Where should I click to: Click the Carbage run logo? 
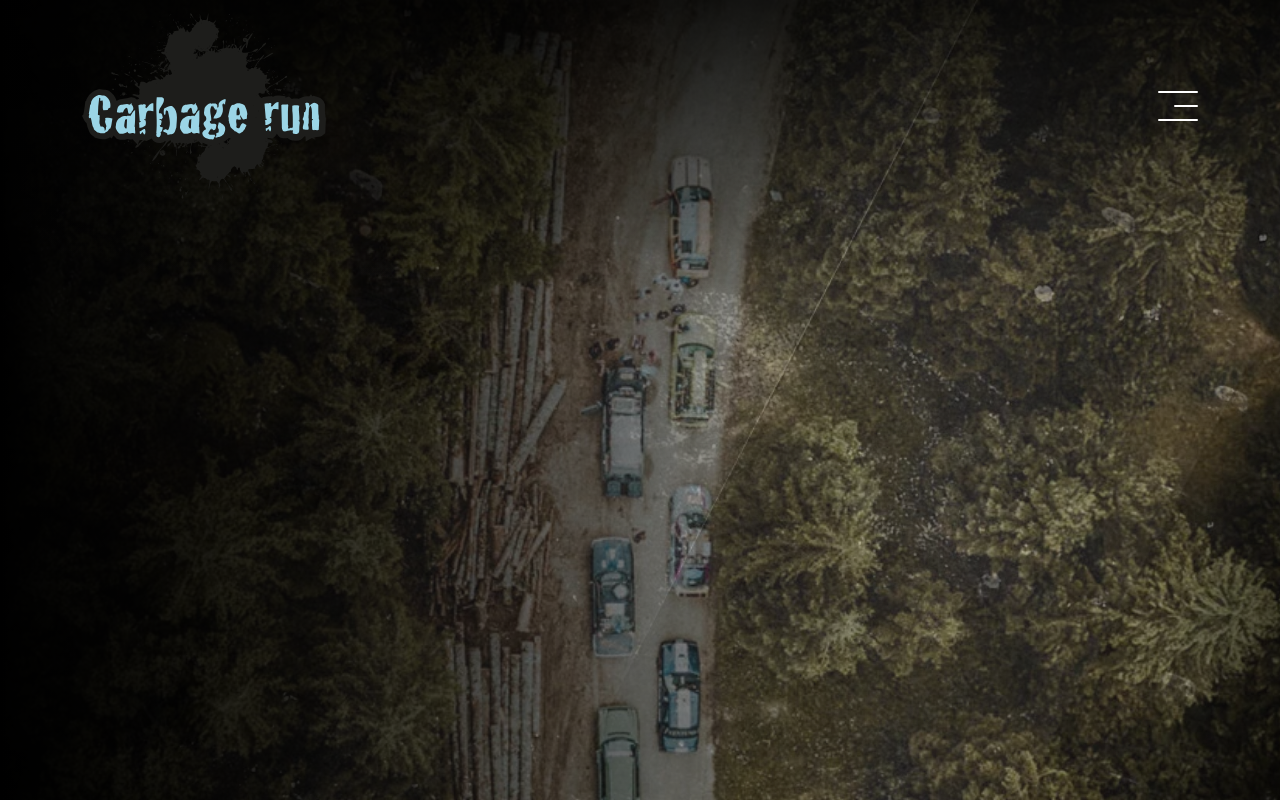click(205, 108)
